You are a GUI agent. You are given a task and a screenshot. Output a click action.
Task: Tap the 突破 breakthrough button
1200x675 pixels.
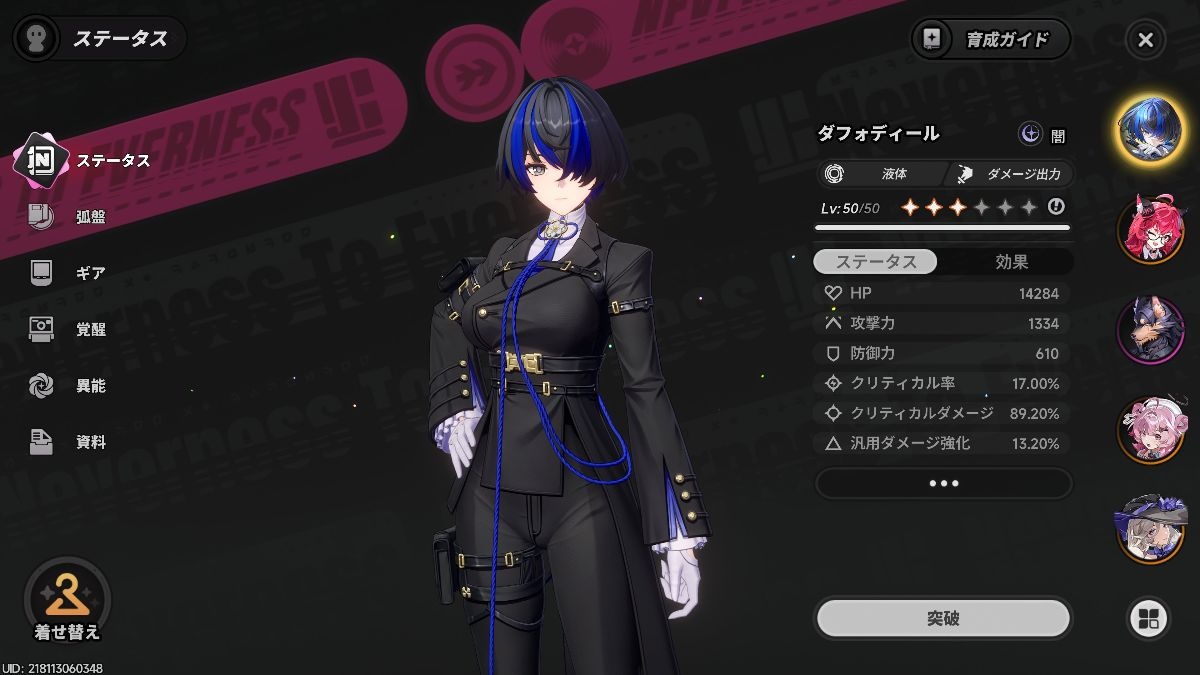click(x=943, y=618)
